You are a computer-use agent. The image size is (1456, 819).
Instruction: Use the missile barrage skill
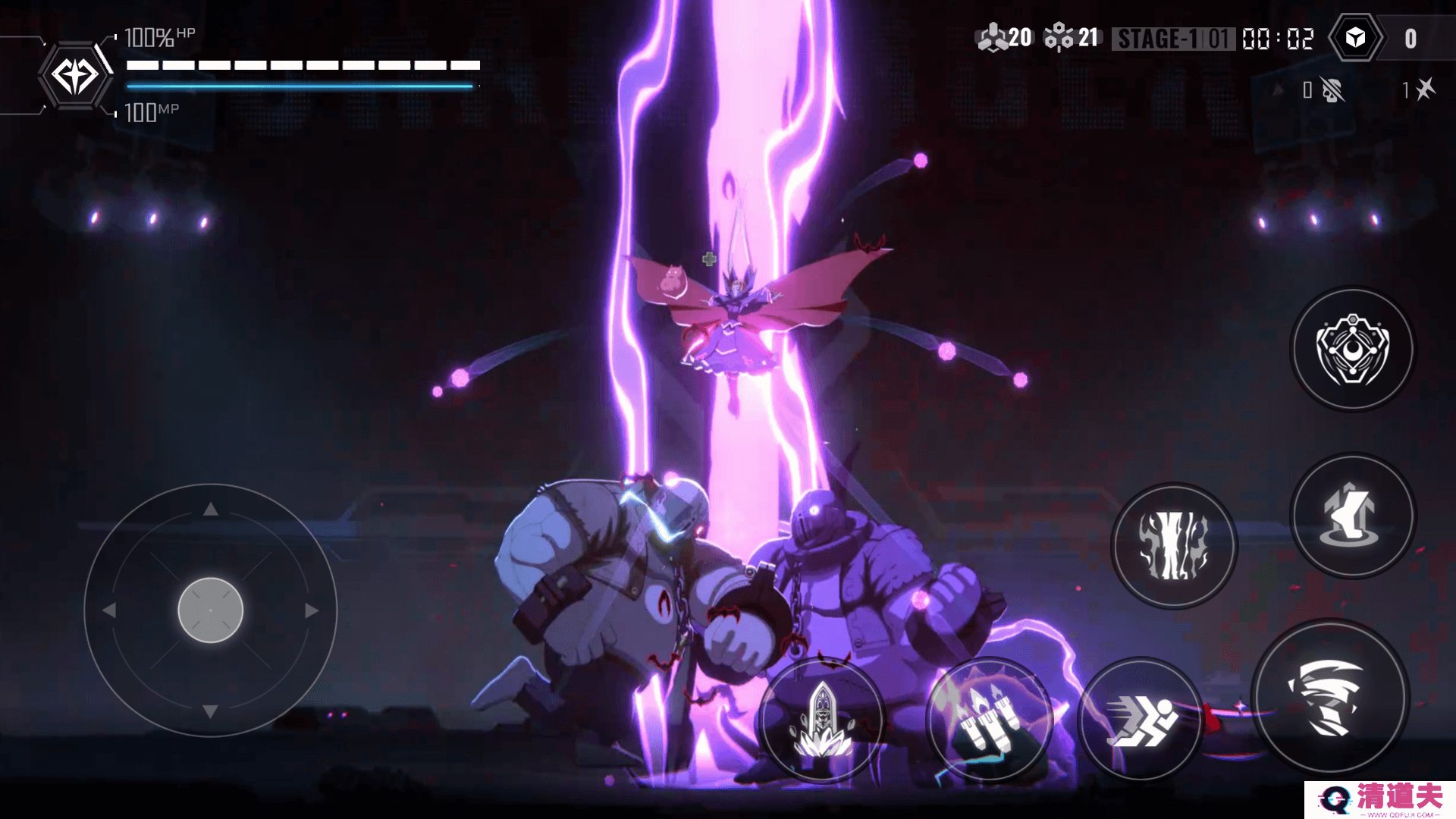tap(988, 719)
